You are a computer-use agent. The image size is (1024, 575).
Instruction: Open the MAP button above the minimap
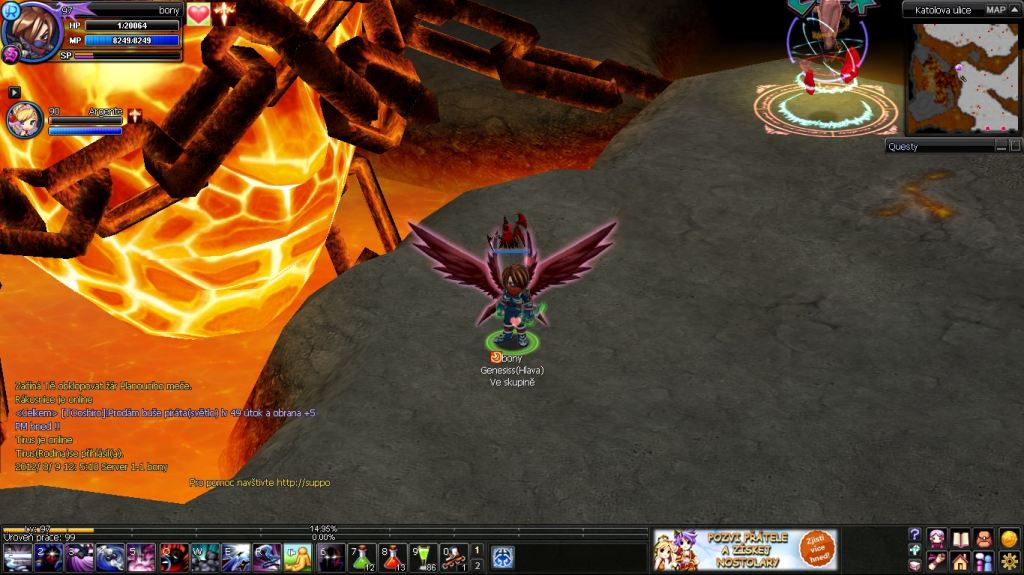[995, 10]
